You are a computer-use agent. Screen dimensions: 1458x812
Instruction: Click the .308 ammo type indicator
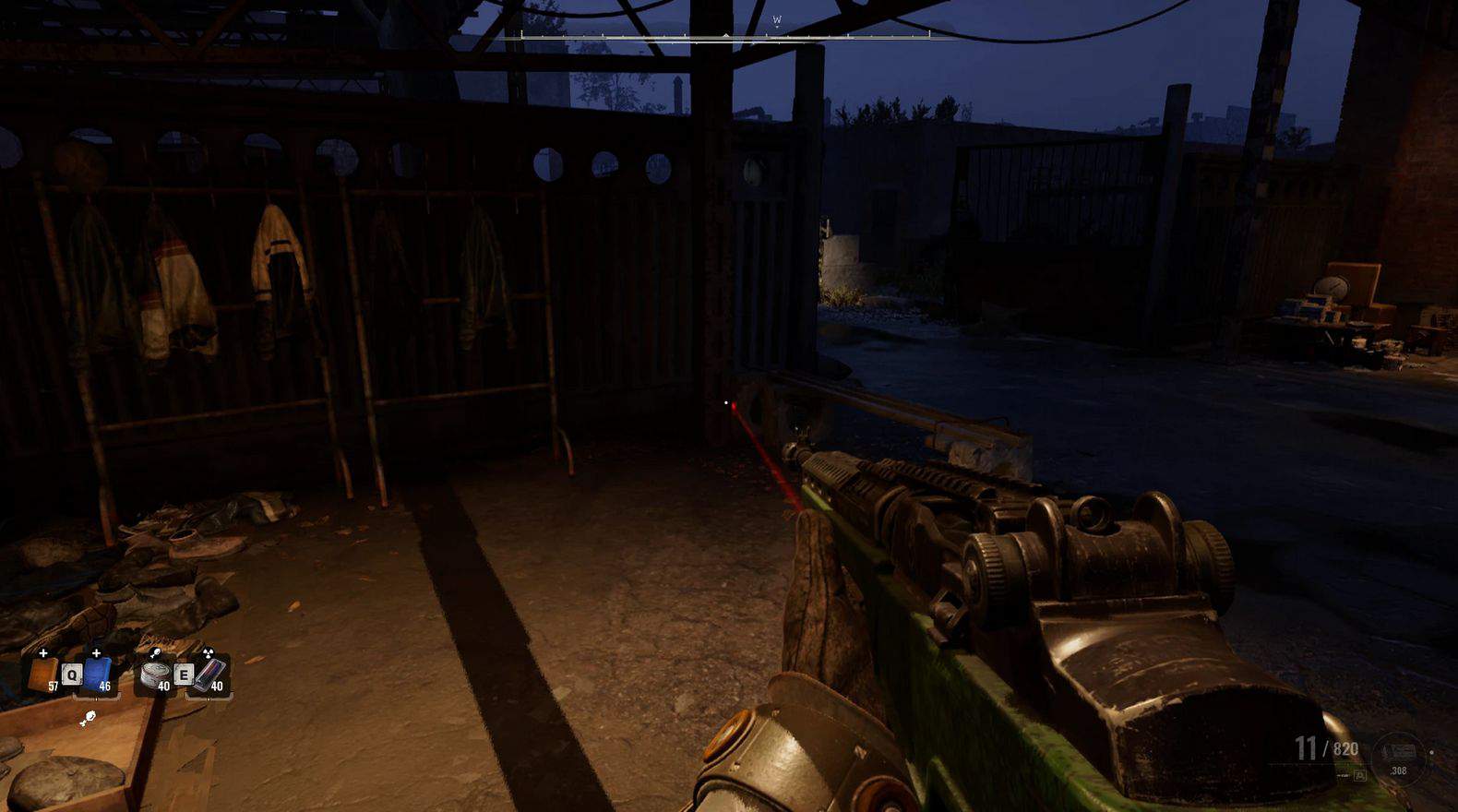click(1398, 769)
